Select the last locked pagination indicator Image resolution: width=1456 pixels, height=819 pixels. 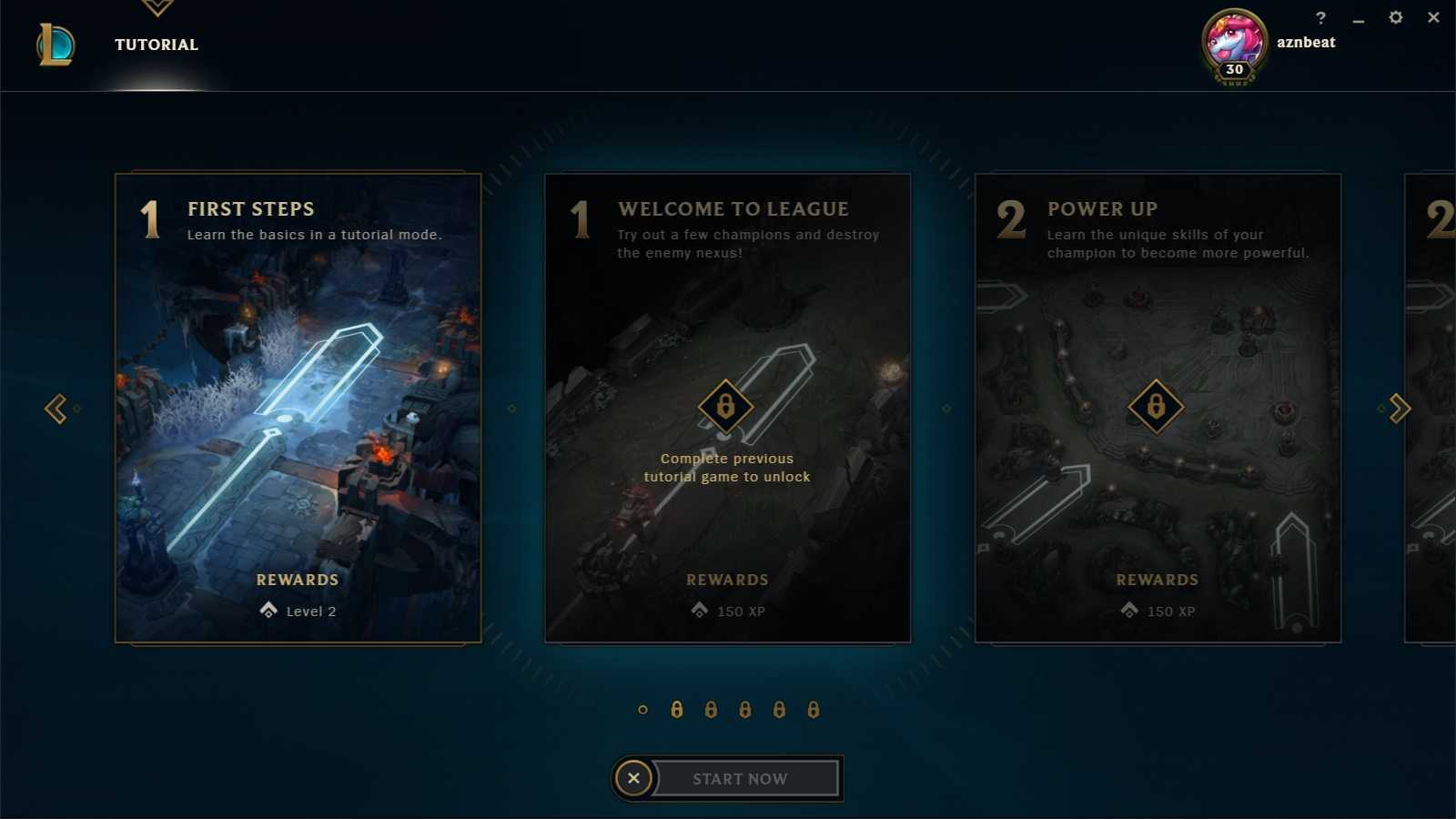(813, 709)
